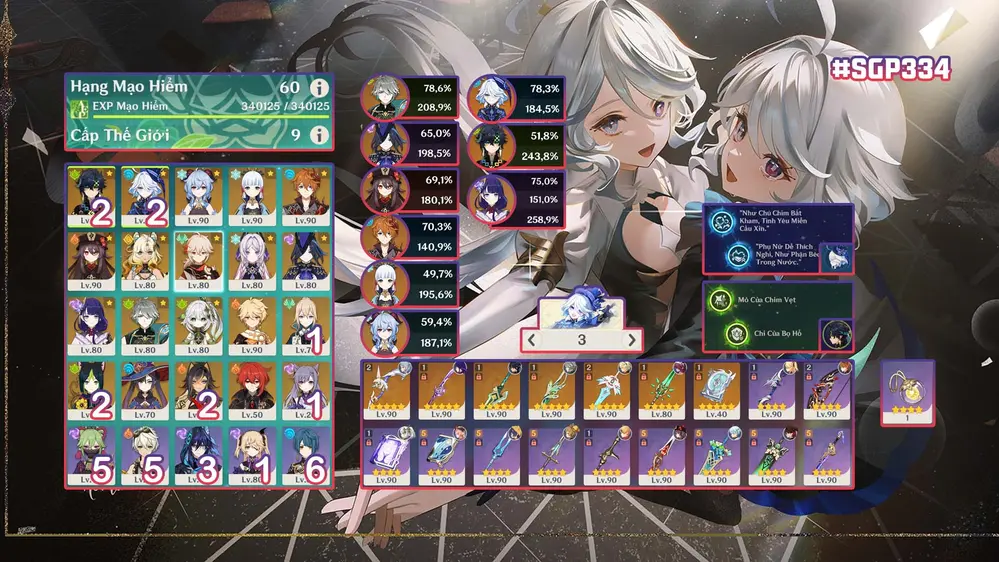Screen dimensions: 999x562
Task: Advance with the right arrow beside 3
Action: pos(631,340)
